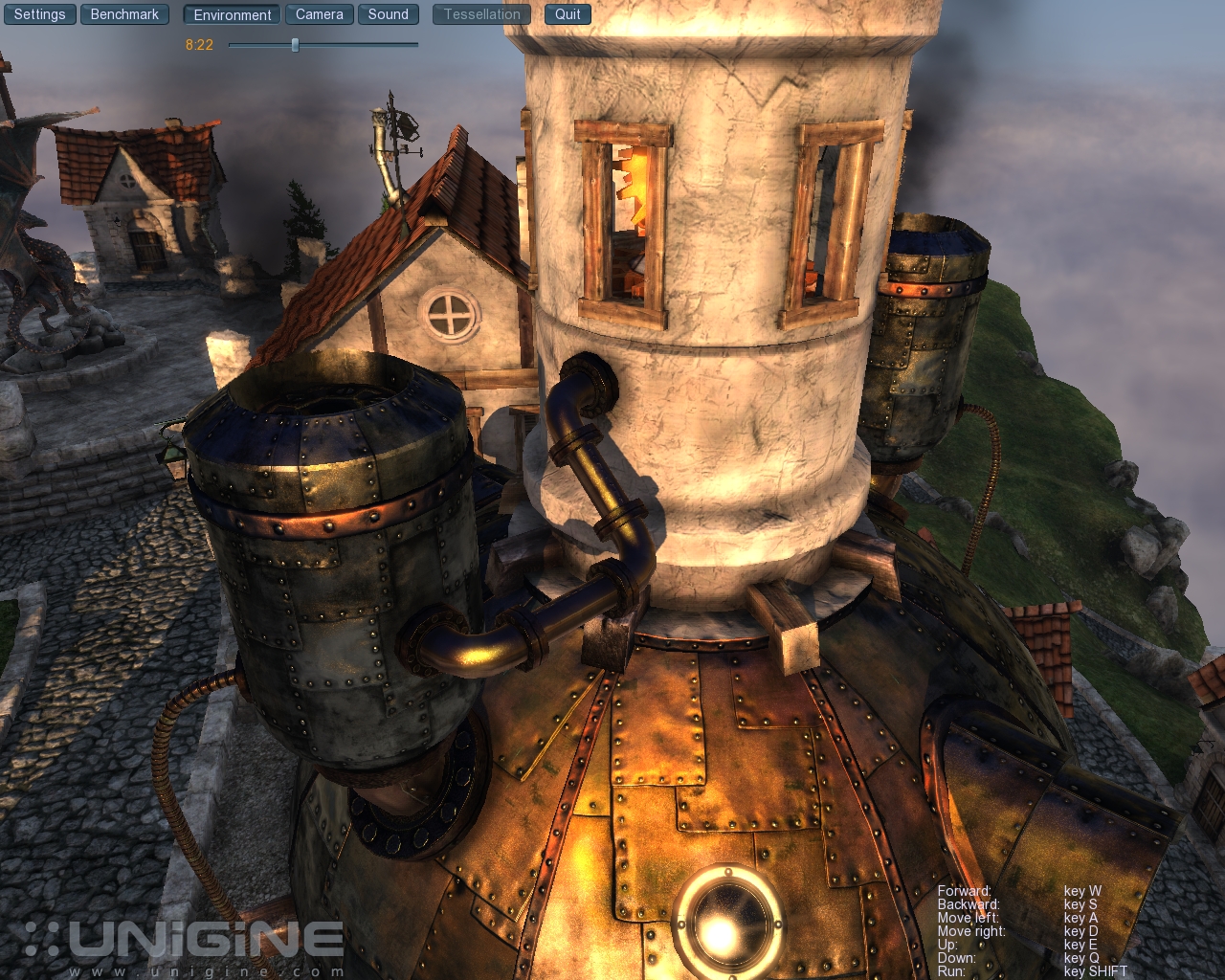Viewport: 1225px width, 980px height.
Task: Open the Settings menu
Action: click(40, 14)
